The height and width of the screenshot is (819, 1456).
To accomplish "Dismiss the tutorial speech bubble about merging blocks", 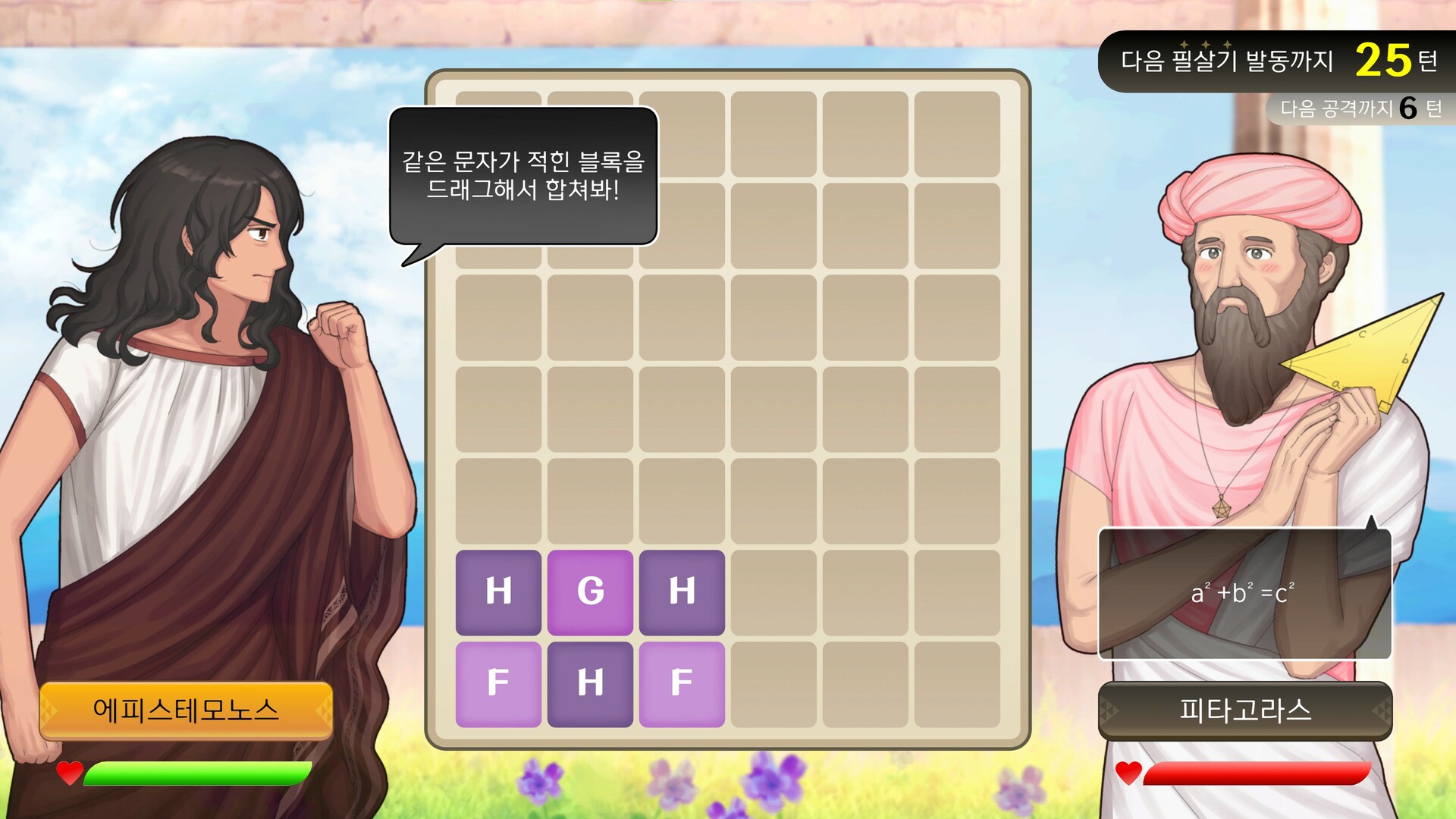I will tap(523, 182).
